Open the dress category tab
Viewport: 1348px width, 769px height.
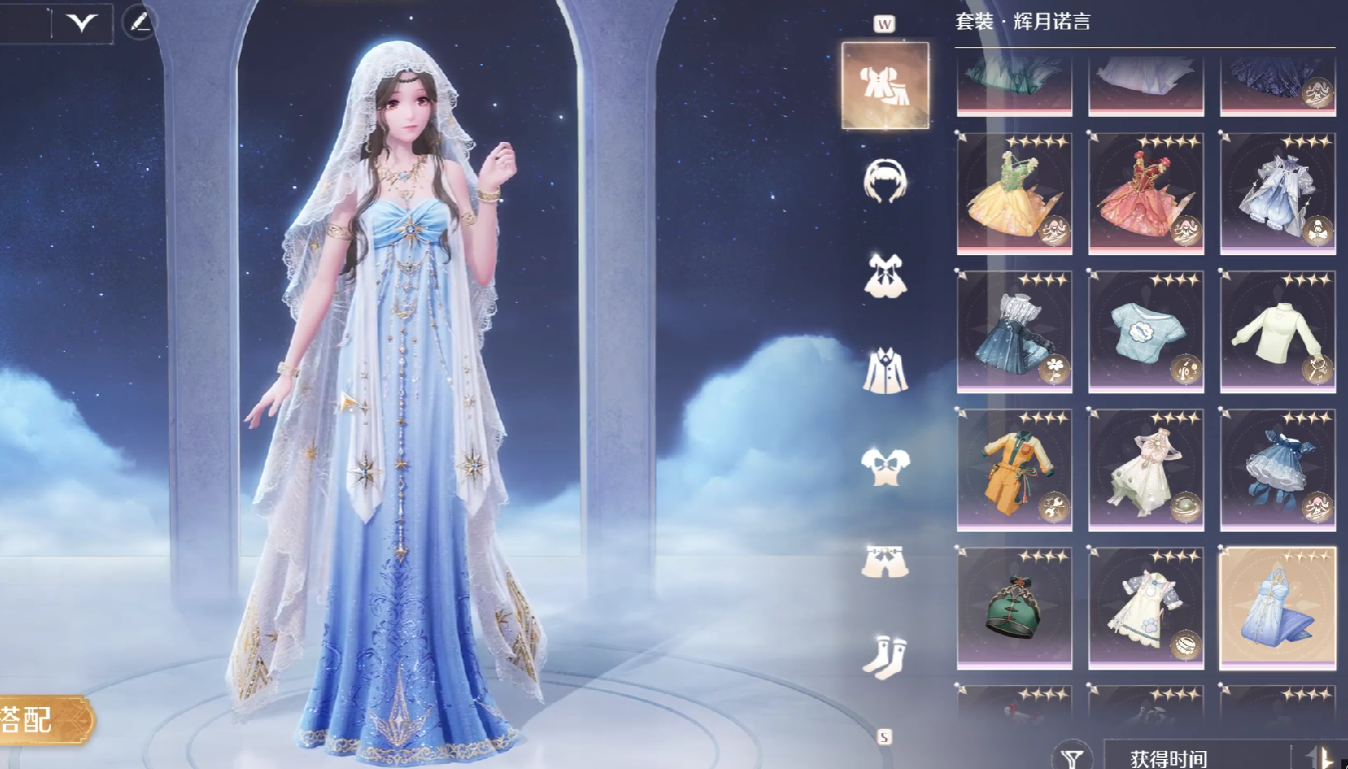885,275
